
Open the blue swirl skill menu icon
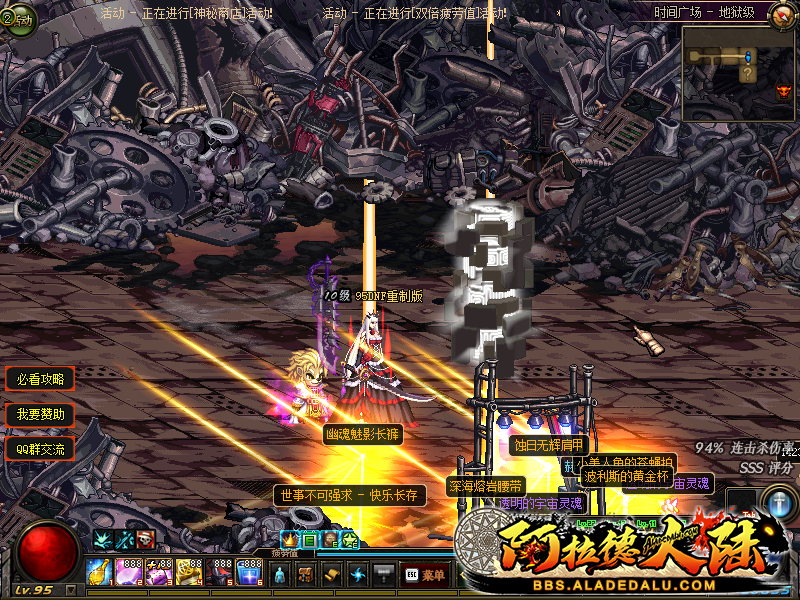[x=359, y=575]
